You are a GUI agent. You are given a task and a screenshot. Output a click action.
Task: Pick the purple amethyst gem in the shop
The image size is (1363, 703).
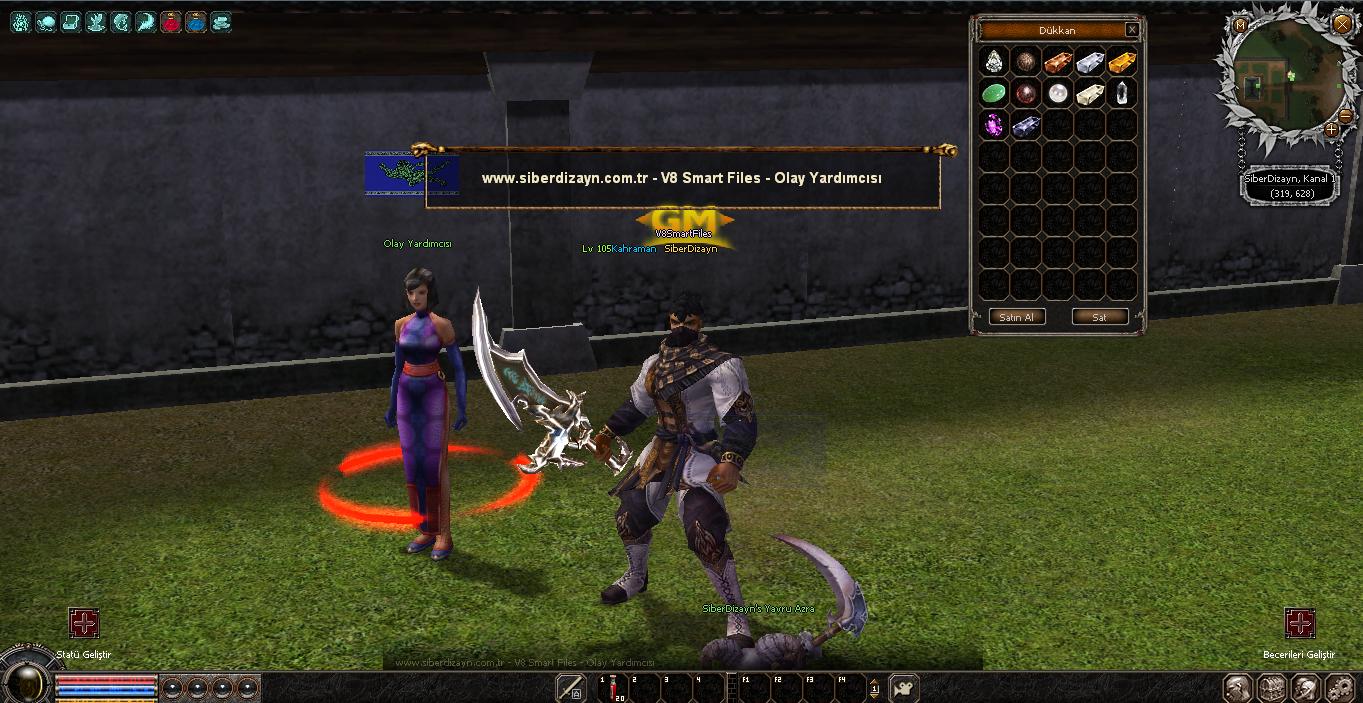[x=993, y=125]
